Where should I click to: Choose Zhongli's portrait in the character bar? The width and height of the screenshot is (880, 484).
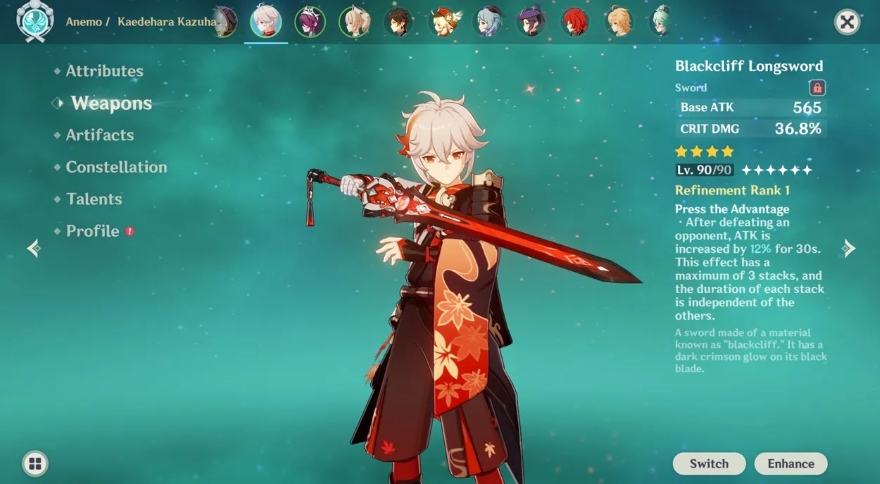click(x=398, y=21)
